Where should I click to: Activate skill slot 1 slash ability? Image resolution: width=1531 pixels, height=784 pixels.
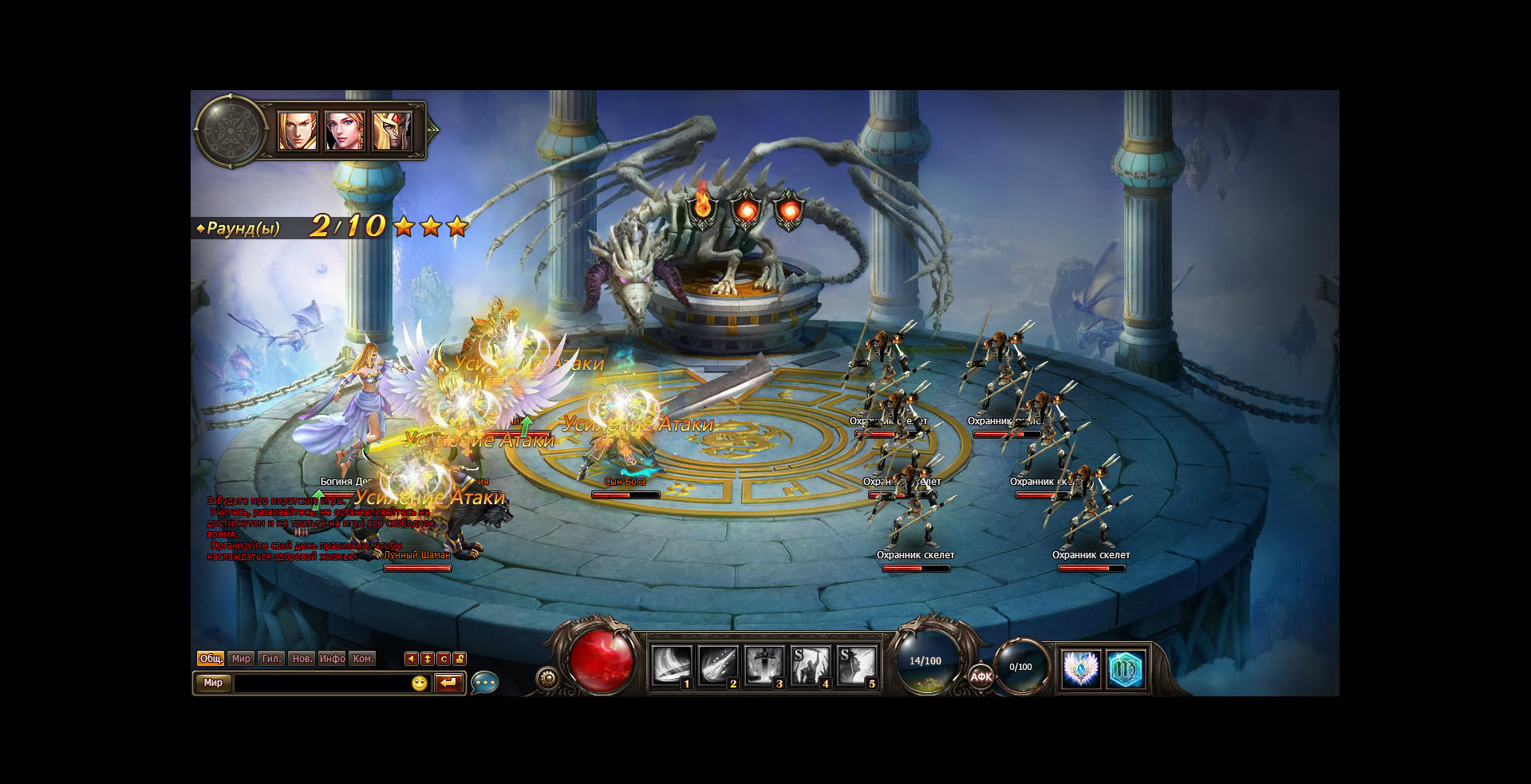pos(671,666)
